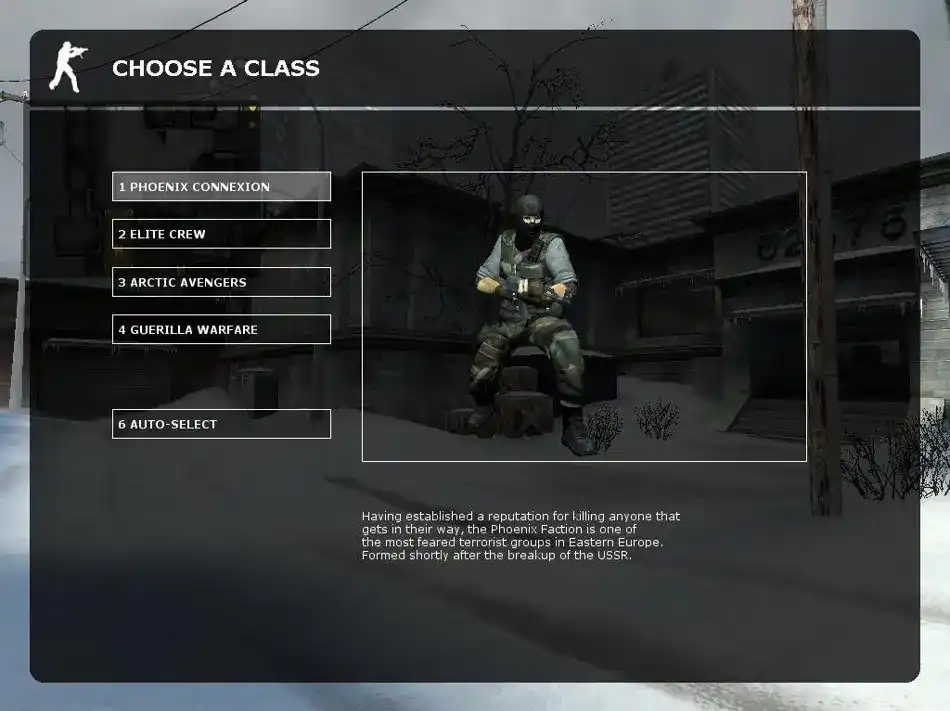Click the Auto-Select option

point(221,424)
